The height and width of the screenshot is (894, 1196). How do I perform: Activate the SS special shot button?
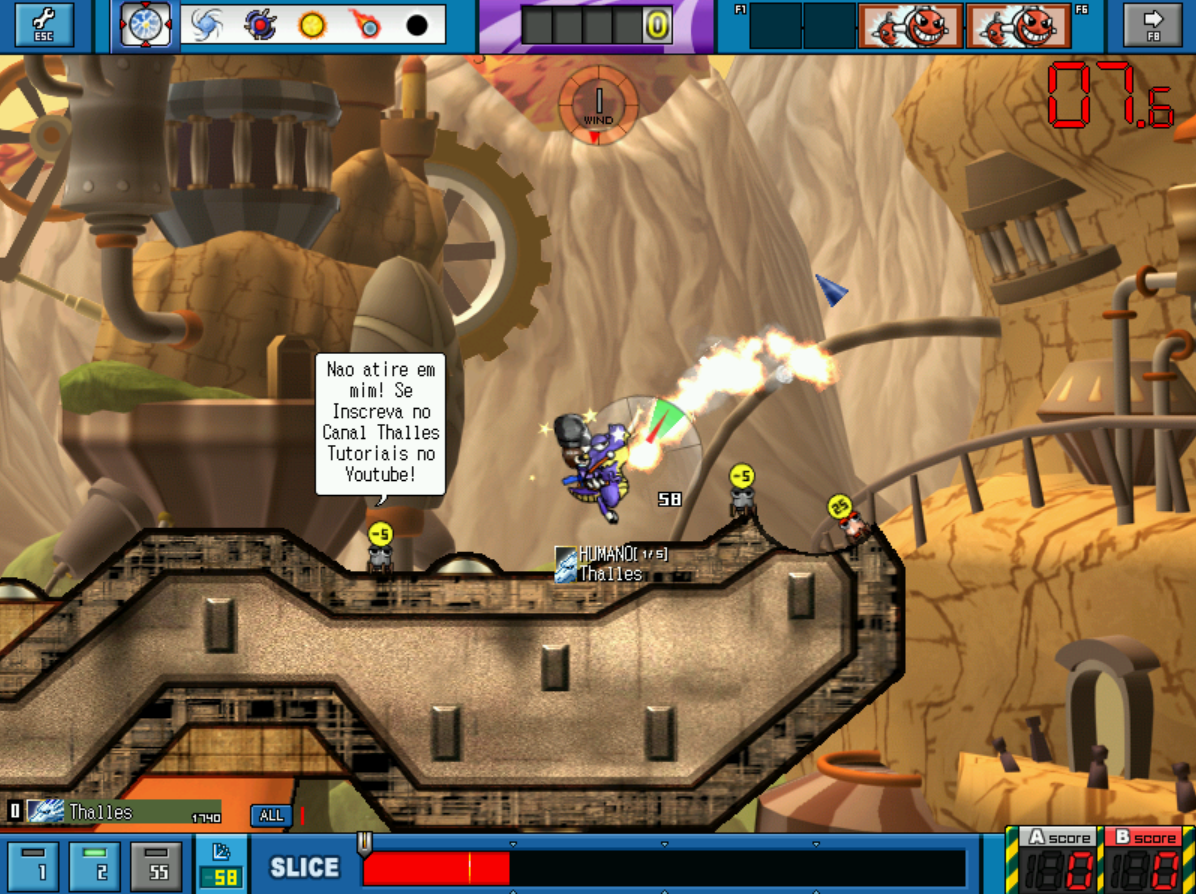156,865
